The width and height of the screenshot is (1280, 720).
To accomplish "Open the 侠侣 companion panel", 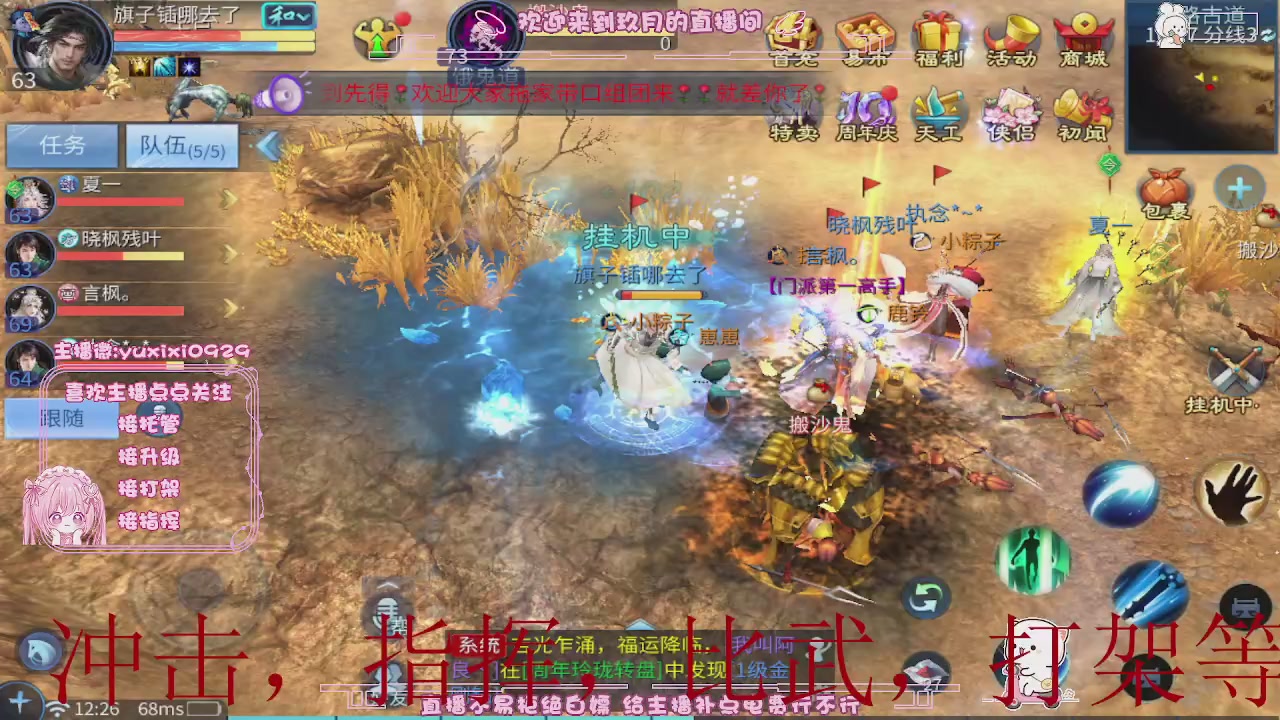I will click(1010, 110).
